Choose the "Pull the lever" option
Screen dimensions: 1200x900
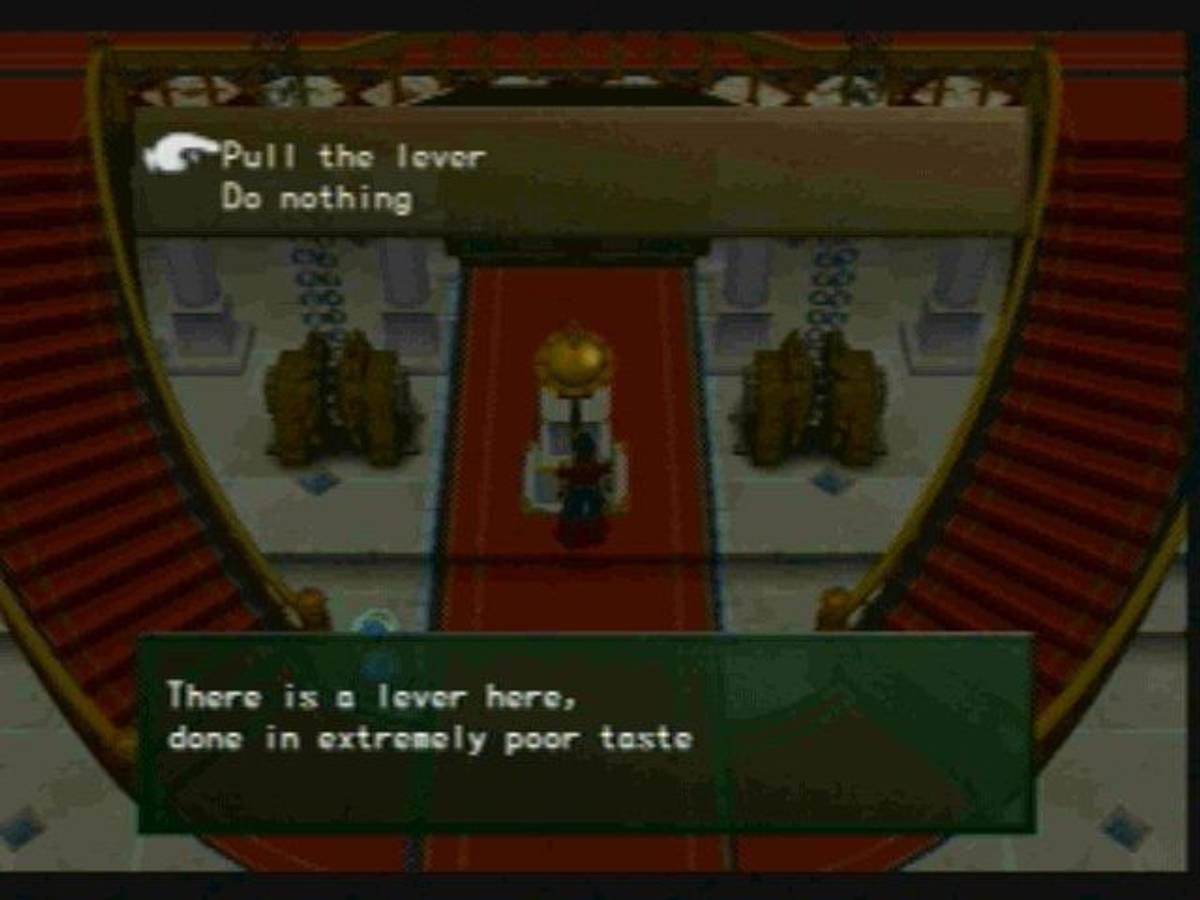352,157
